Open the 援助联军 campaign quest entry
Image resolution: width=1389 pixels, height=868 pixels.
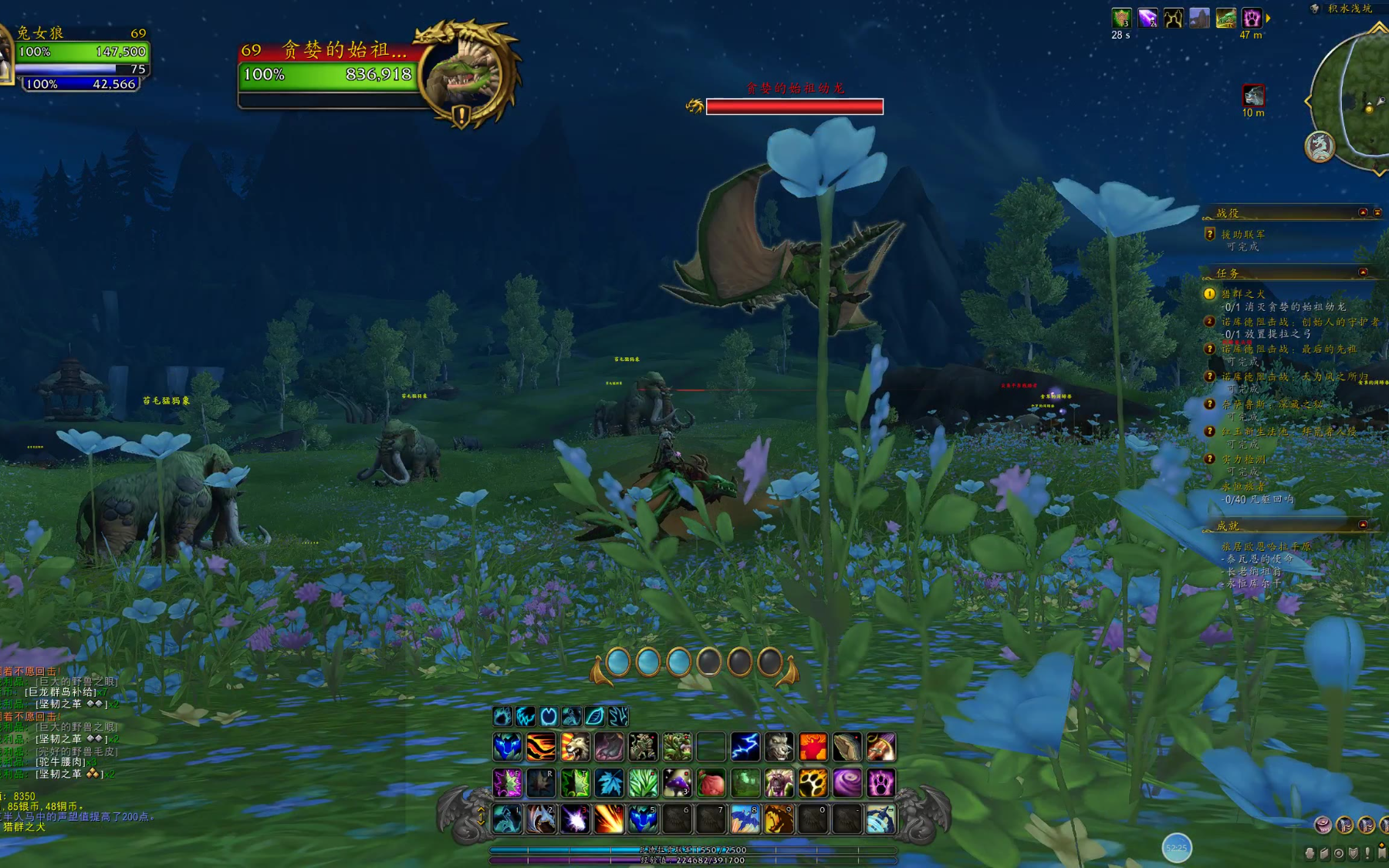(x=1242, y=235)
